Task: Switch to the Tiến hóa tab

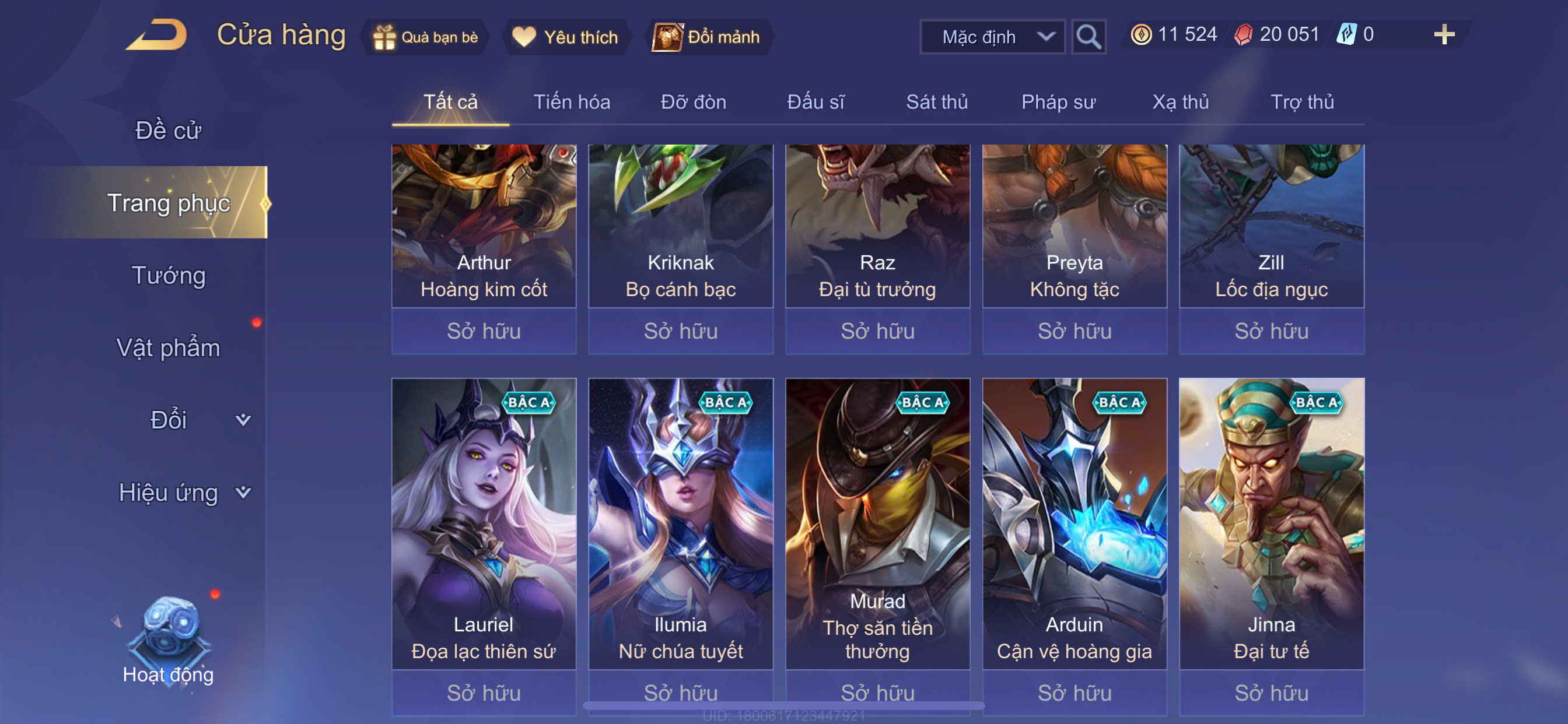Action: (x=572, y=102)
